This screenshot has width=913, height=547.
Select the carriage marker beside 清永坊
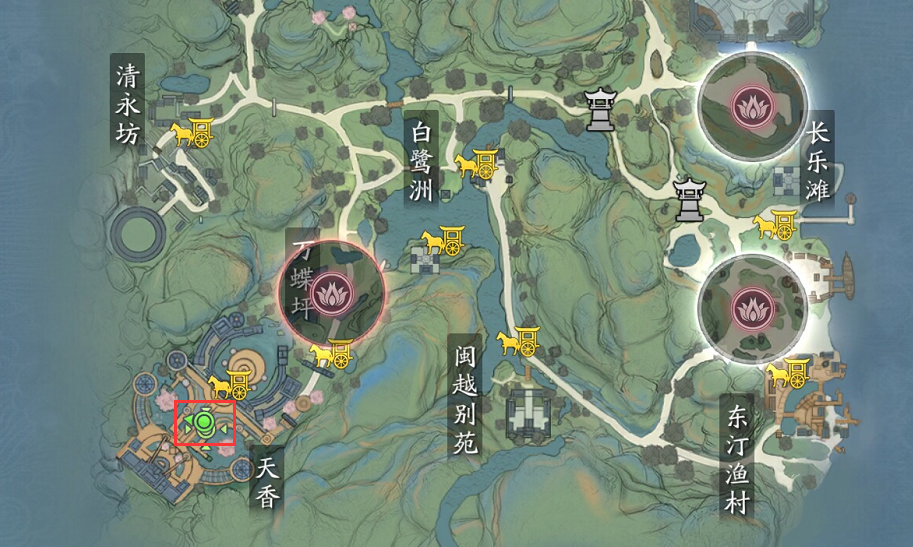(x=193, y=132)
